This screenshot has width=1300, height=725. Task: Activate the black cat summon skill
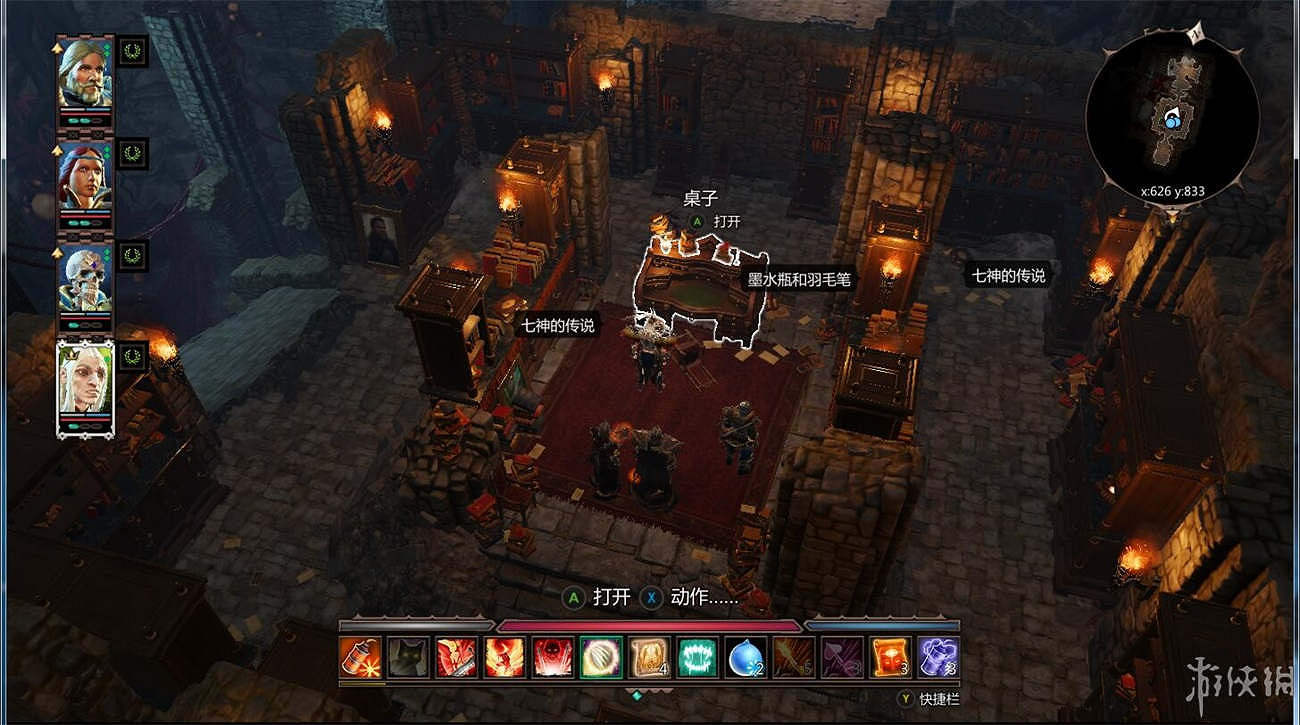[x=407, y=656]
